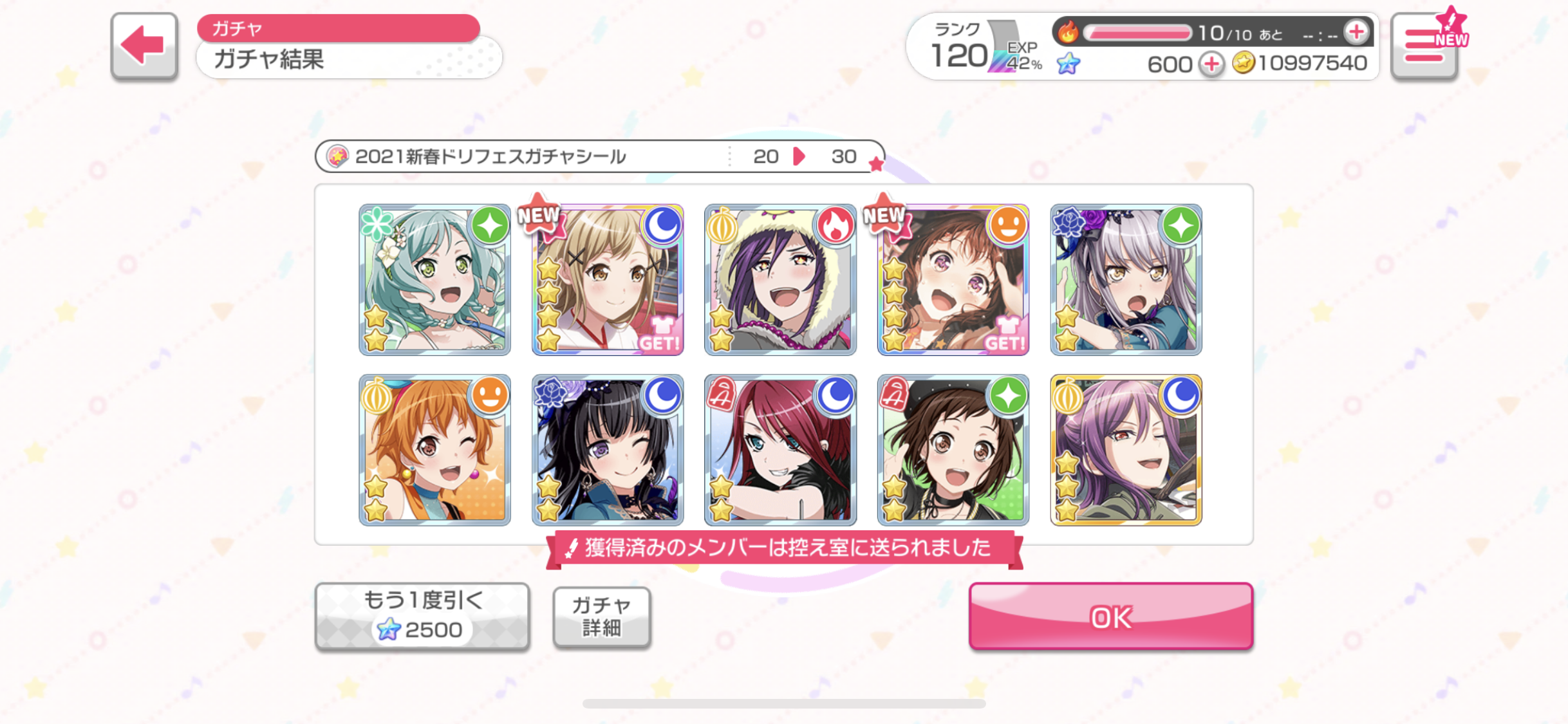Select the NEW brown-haired four-star card
The width and height of the screenshot is (1568, 724).
pos(953,280)
